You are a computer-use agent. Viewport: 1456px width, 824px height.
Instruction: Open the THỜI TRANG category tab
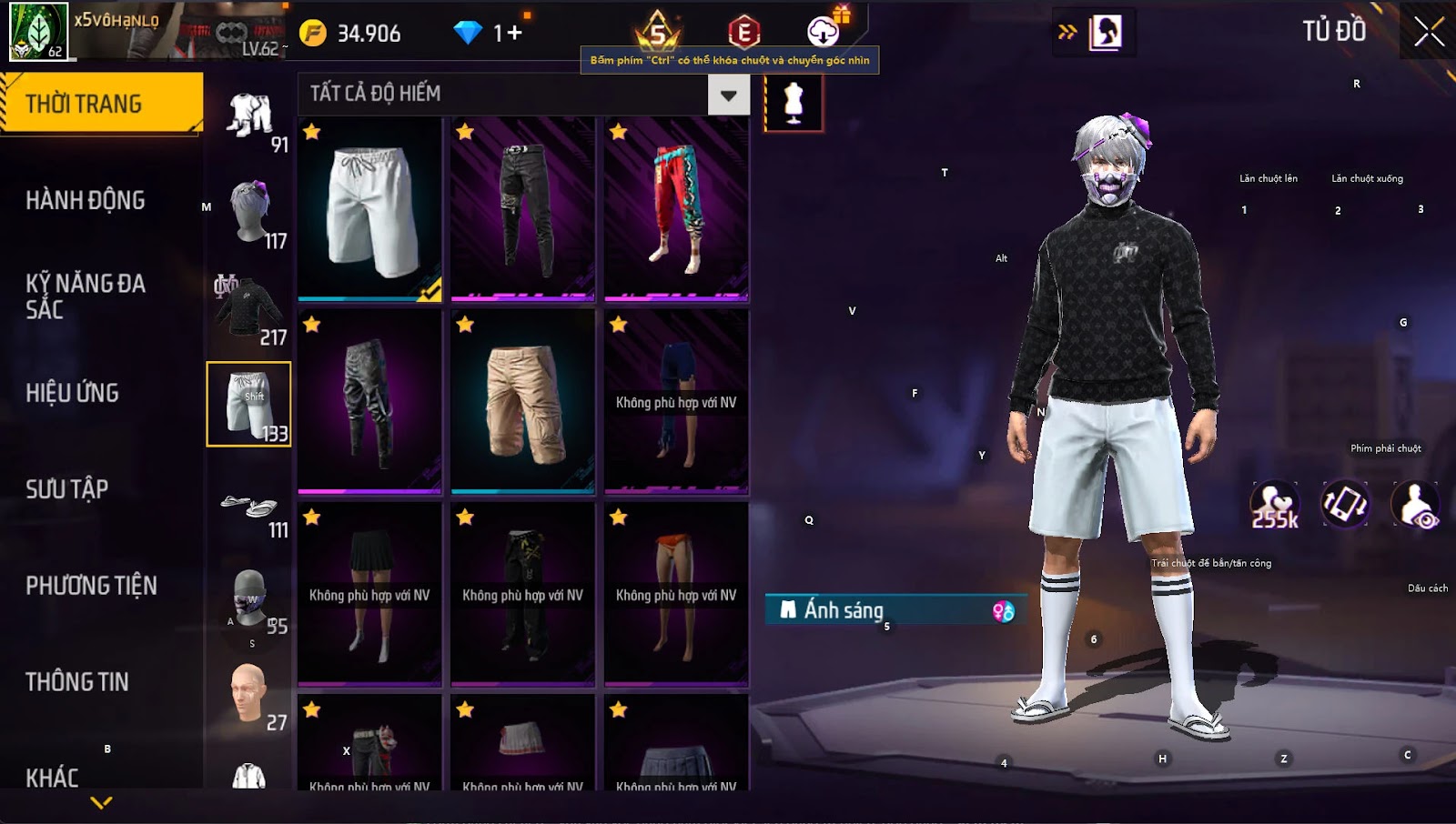click(100, 104)
